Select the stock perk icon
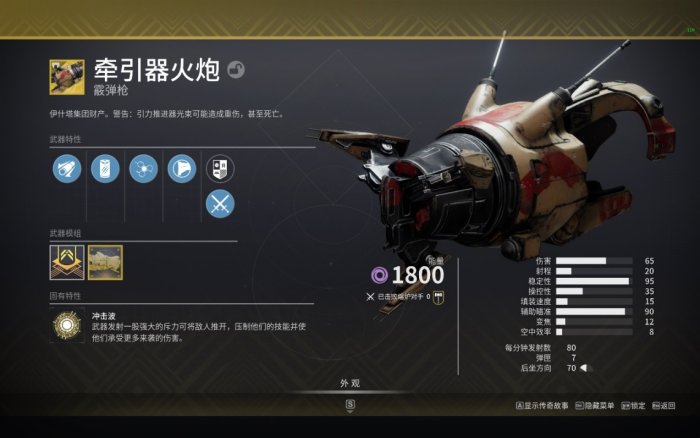Screen dimensions: 700x438 pos(181,168)
